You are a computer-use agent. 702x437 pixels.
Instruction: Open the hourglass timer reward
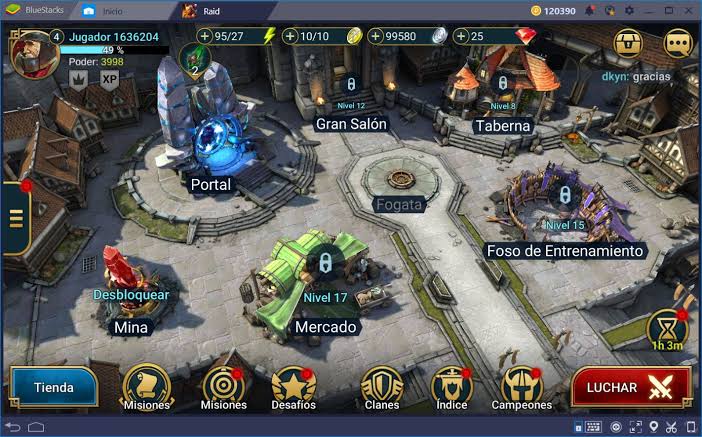coord(666,329)
